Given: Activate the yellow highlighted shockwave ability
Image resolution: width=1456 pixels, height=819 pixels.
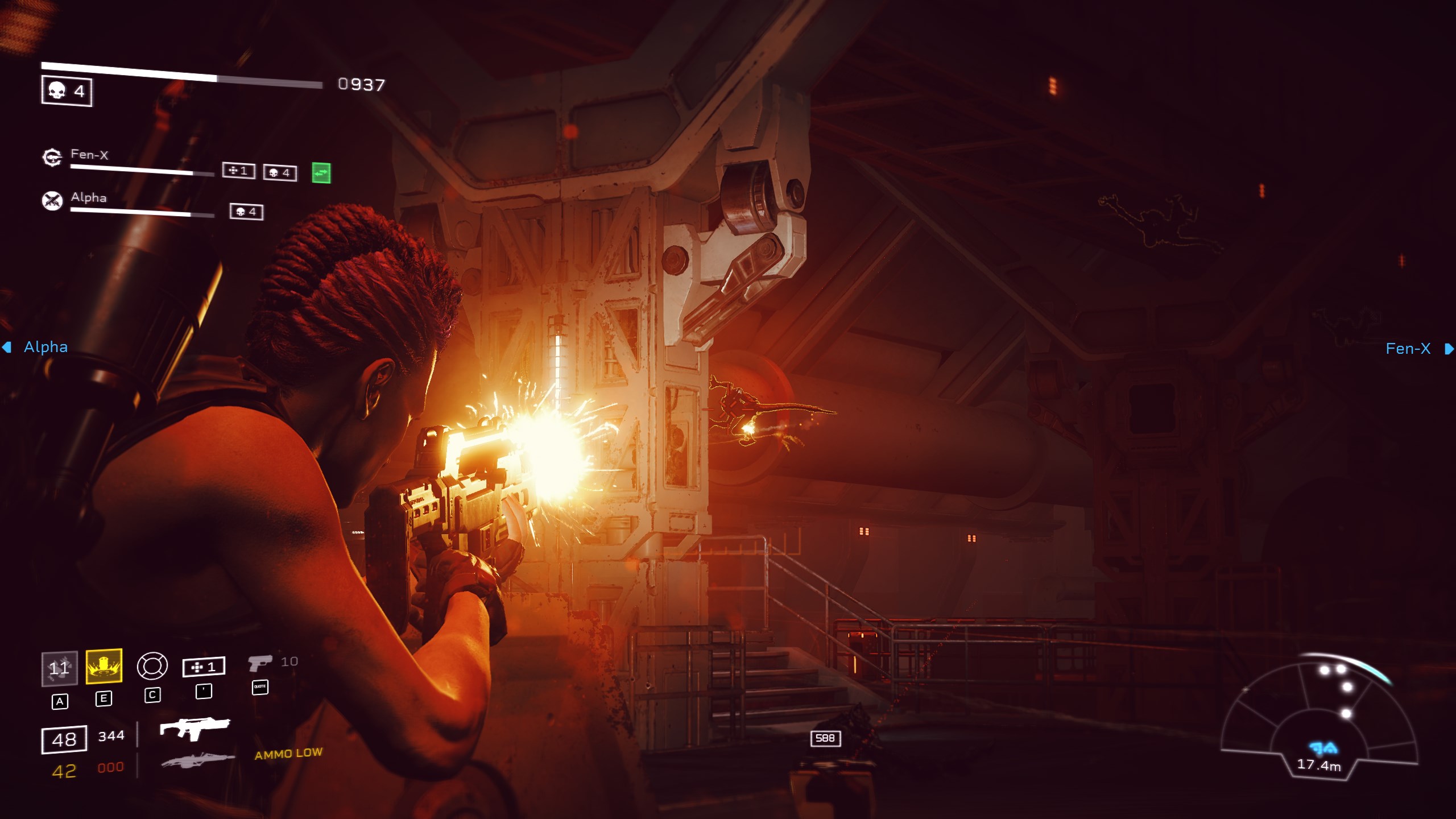Looking at the screenshot, I should tap(104, 666).
